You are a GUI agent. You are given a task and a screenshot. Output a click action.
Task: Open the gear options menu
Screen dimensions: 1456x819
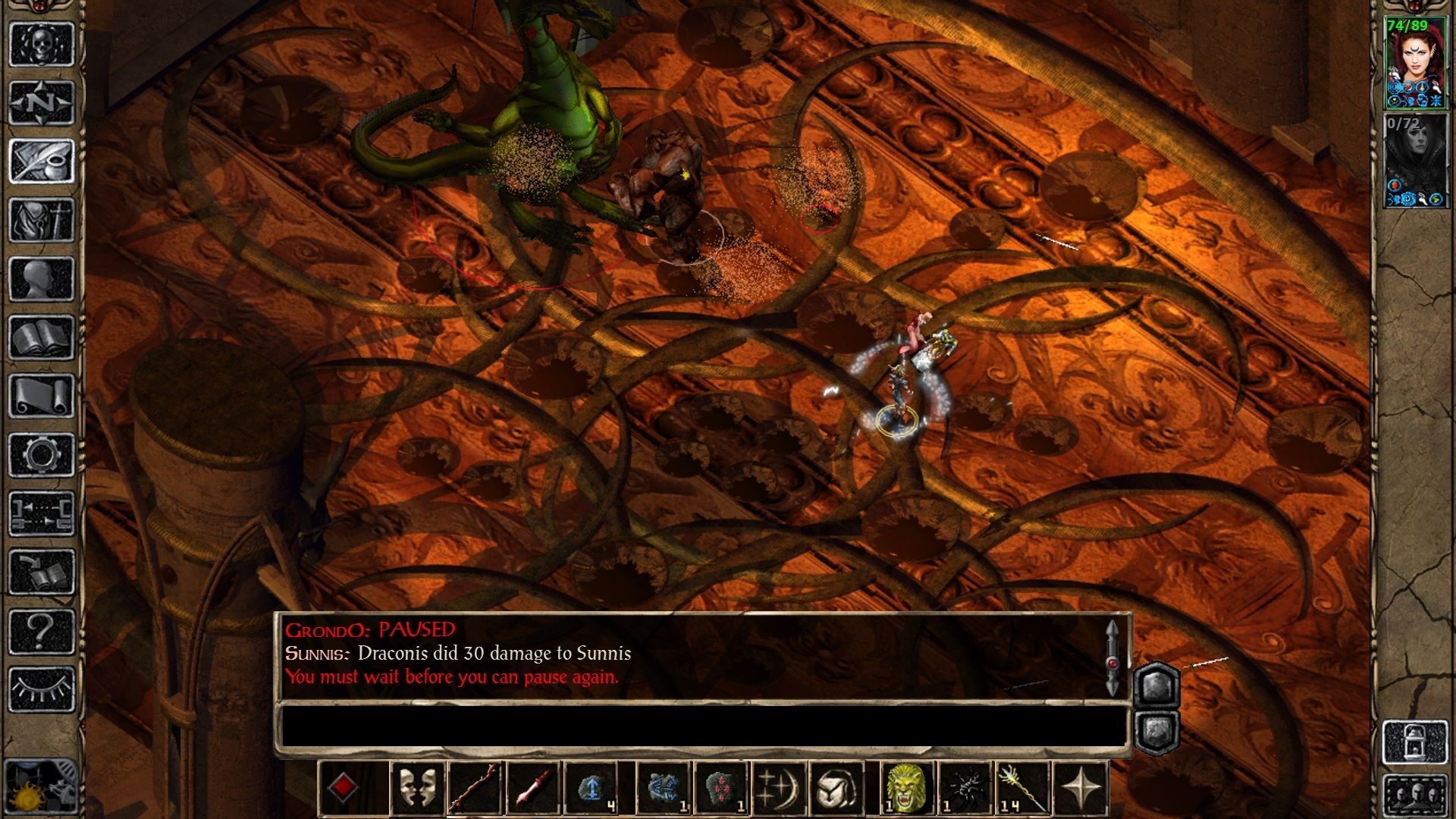coord(42,455)
